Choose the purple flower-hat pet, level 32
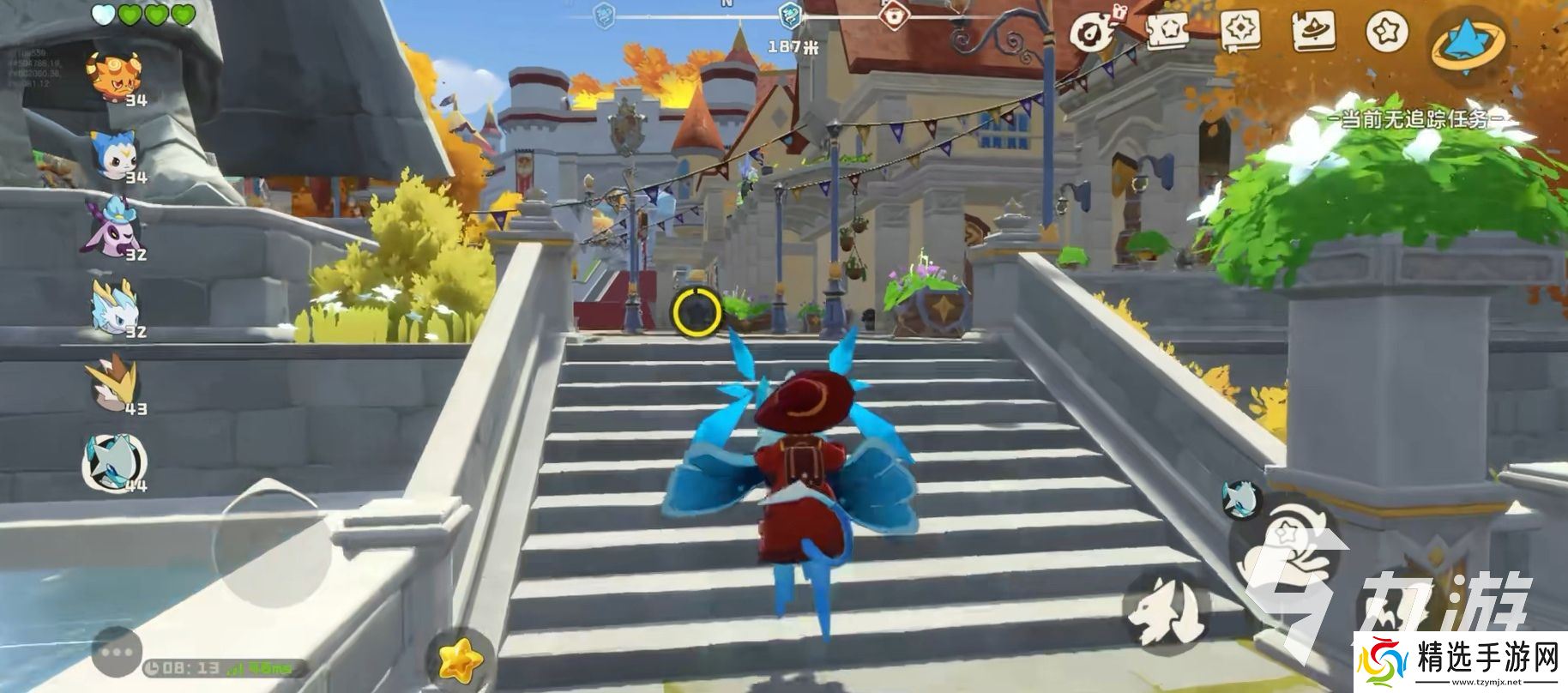The image size is (1568, 693). [114, 227]
